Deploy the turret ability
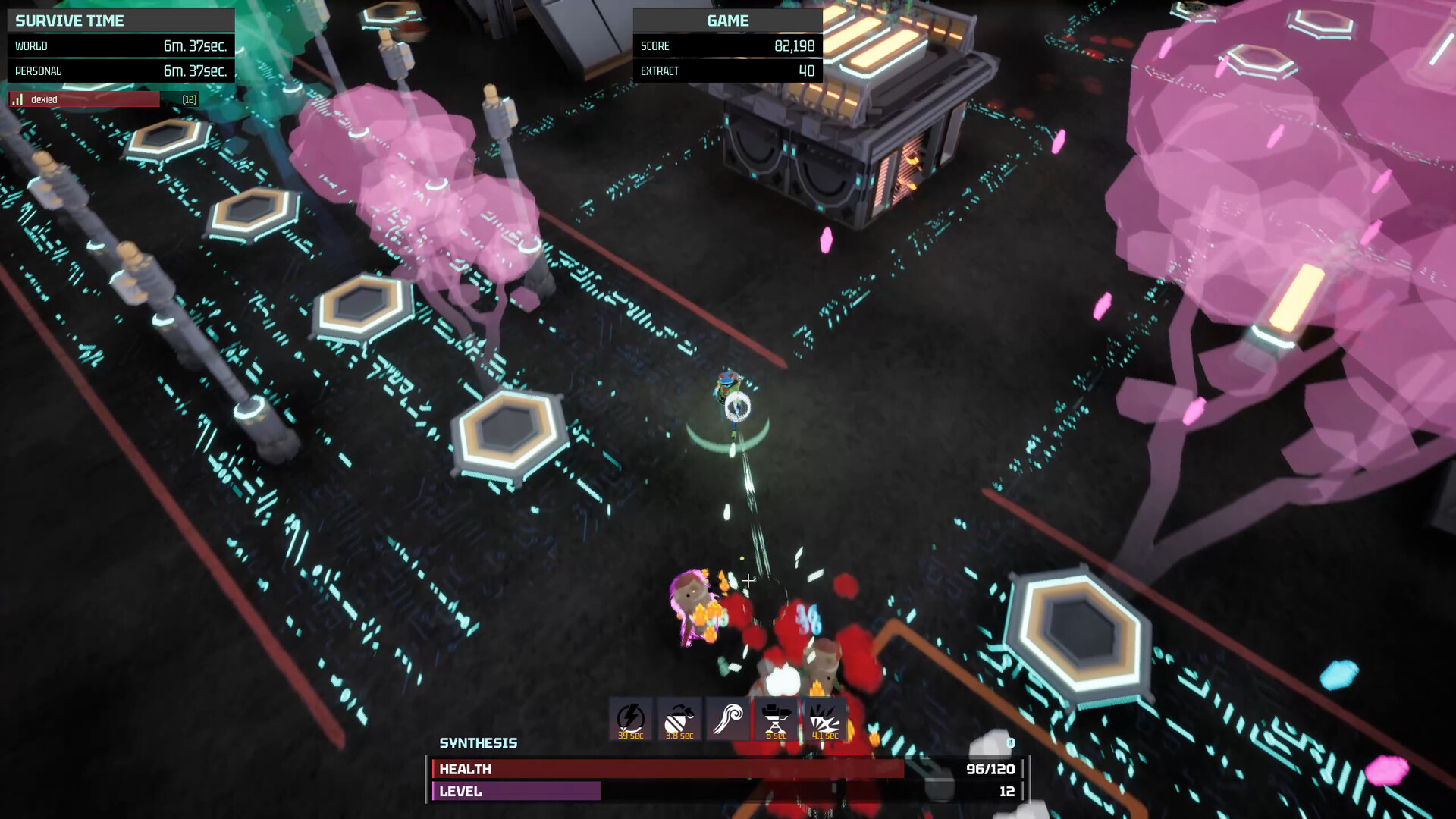1456x819 pixels. point(775,719)
